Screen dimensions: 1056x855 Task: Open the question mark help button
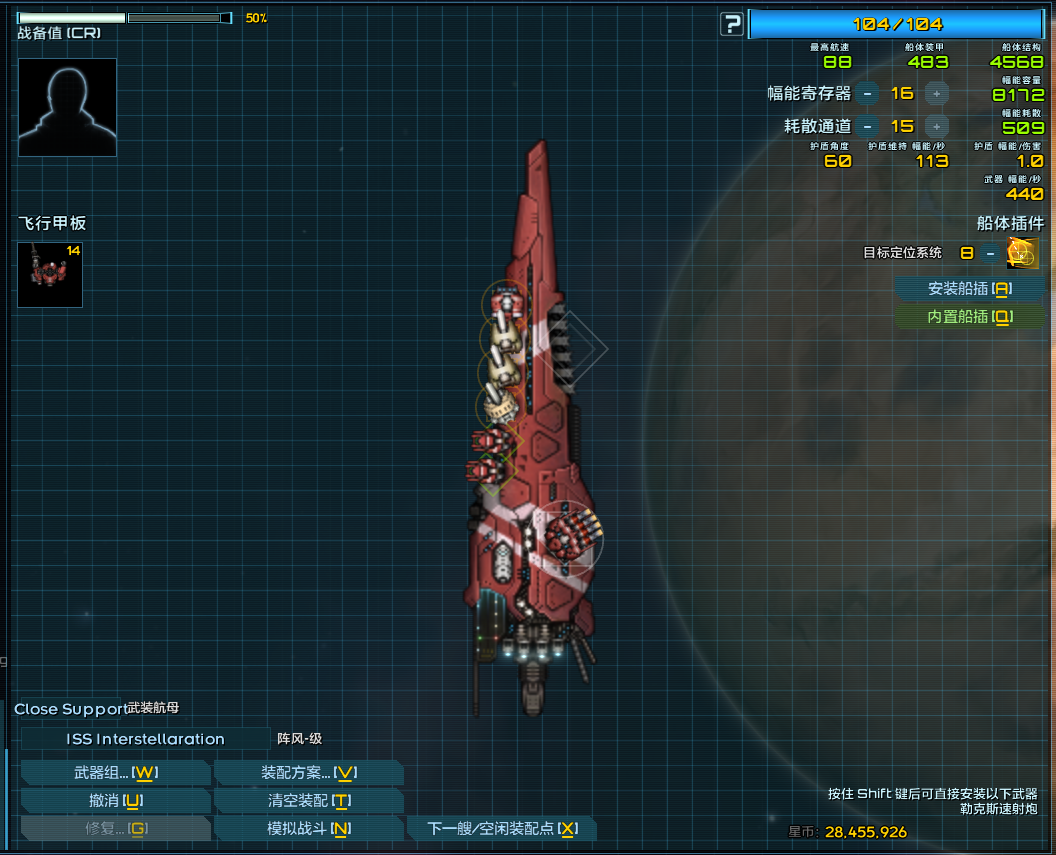732,25
